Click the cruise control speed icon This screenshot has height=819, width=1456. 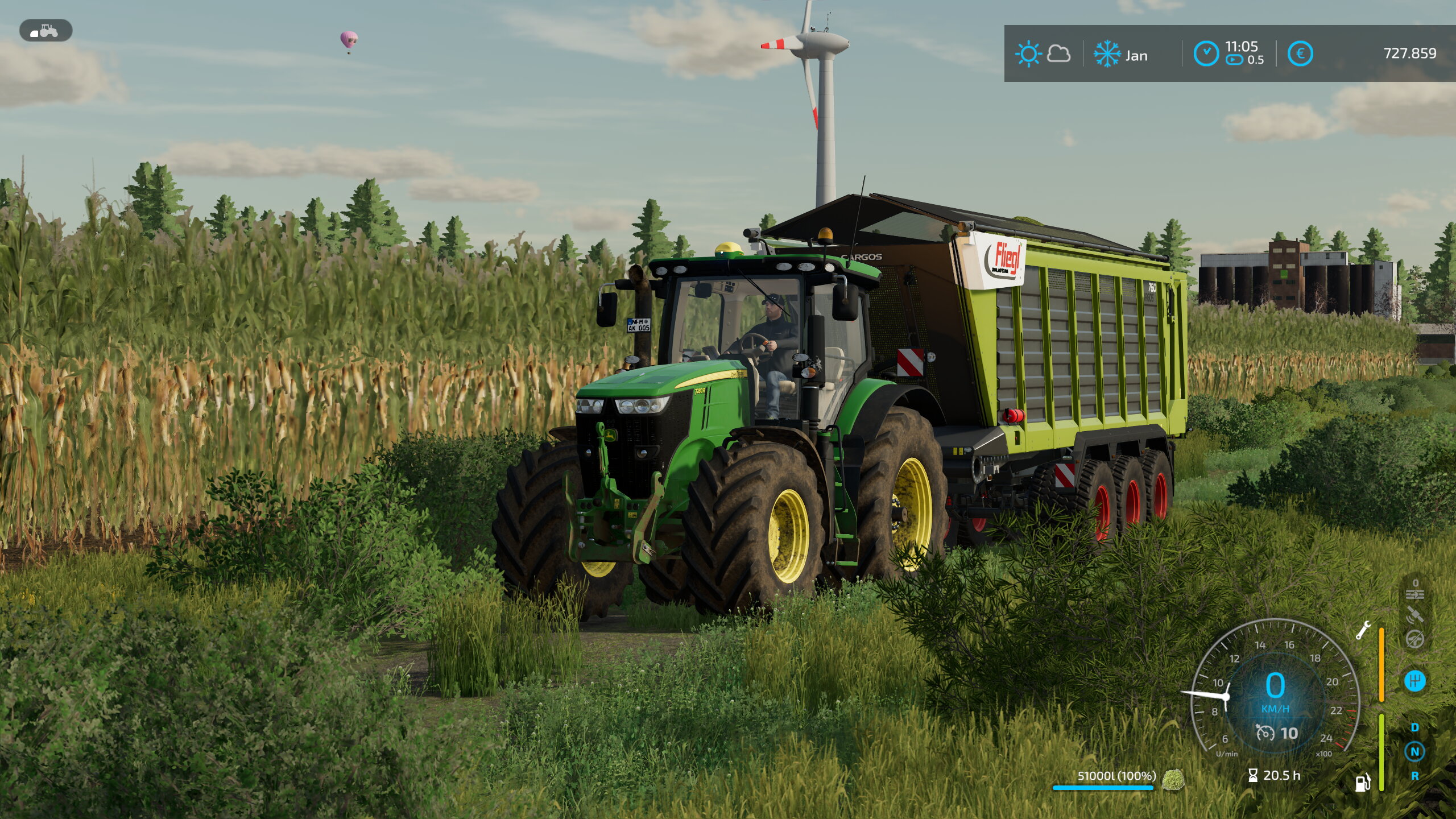click(1265, 733)
